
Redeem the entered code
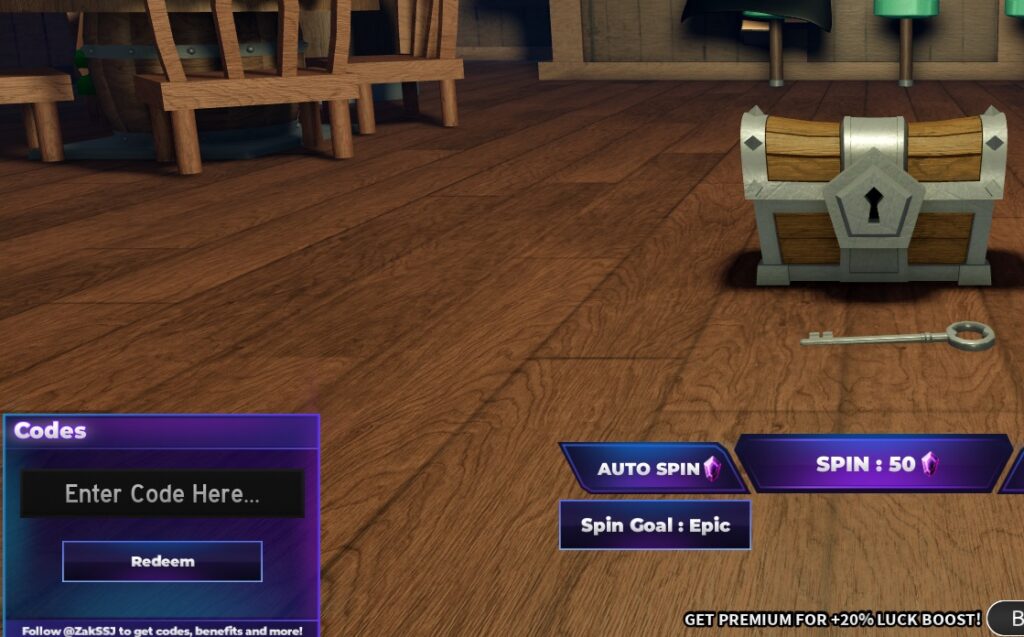point(162,561)
